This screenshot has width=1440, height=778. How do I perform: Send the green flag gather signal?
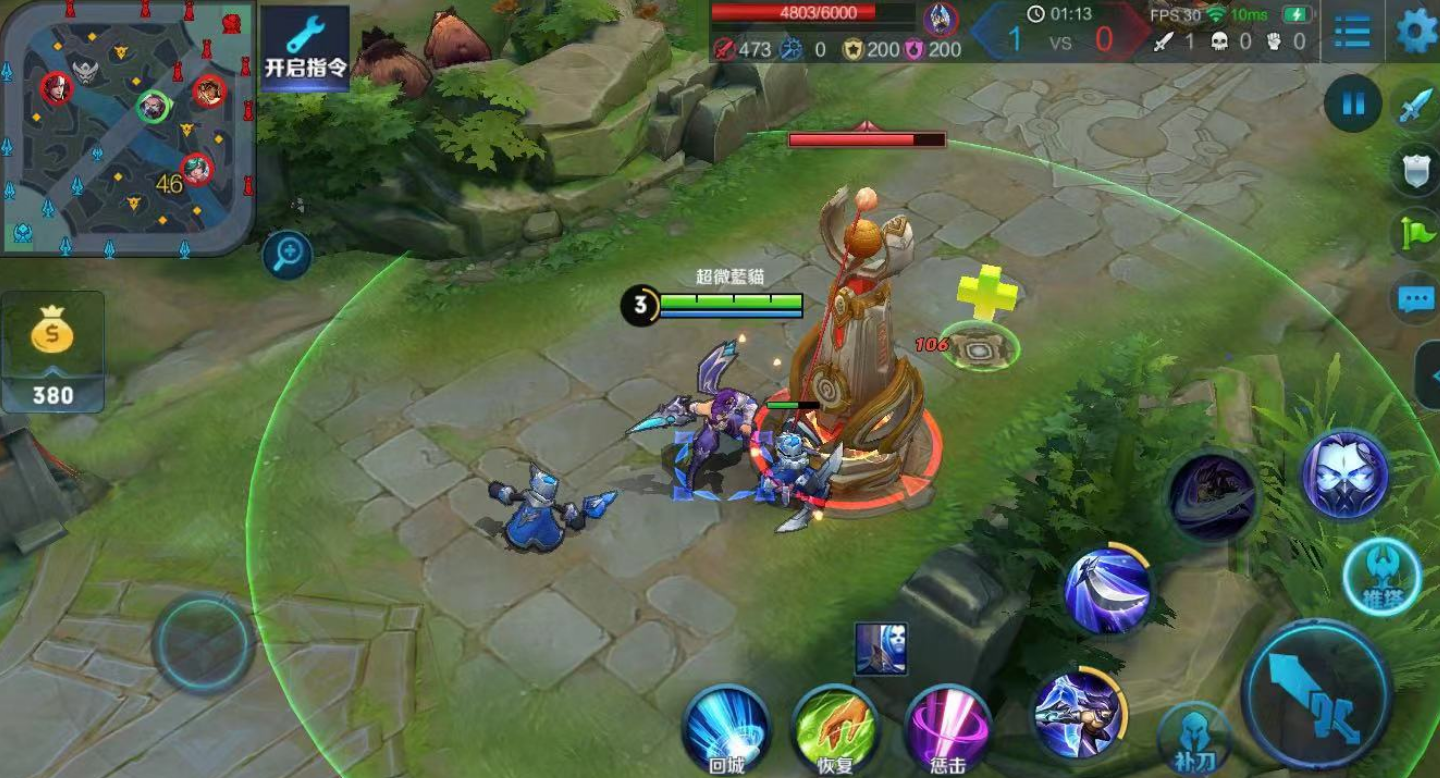point(1416,234)
